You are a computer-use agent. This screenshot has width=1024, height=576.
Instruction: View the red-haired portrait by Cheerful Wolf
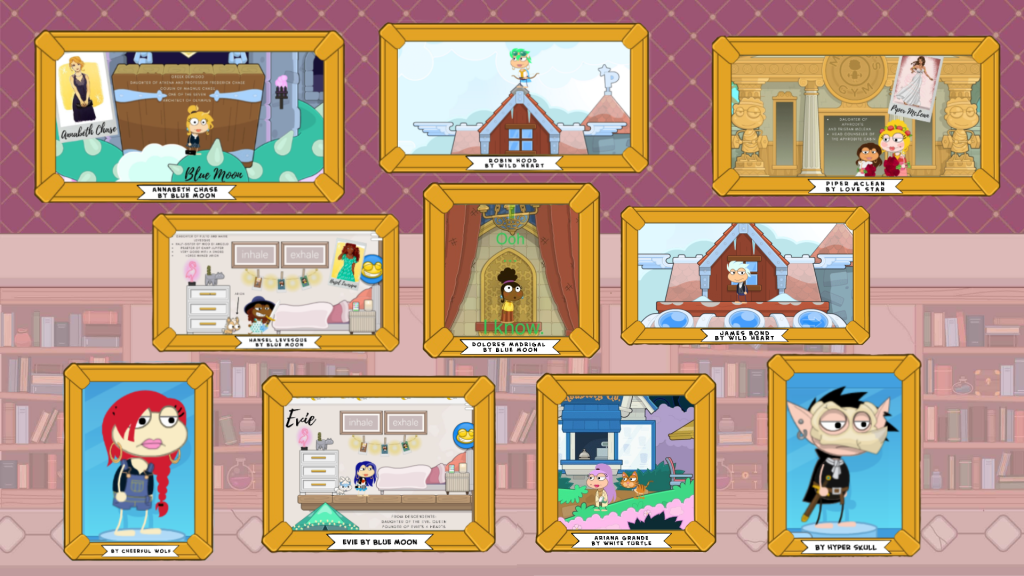point(138,460)
